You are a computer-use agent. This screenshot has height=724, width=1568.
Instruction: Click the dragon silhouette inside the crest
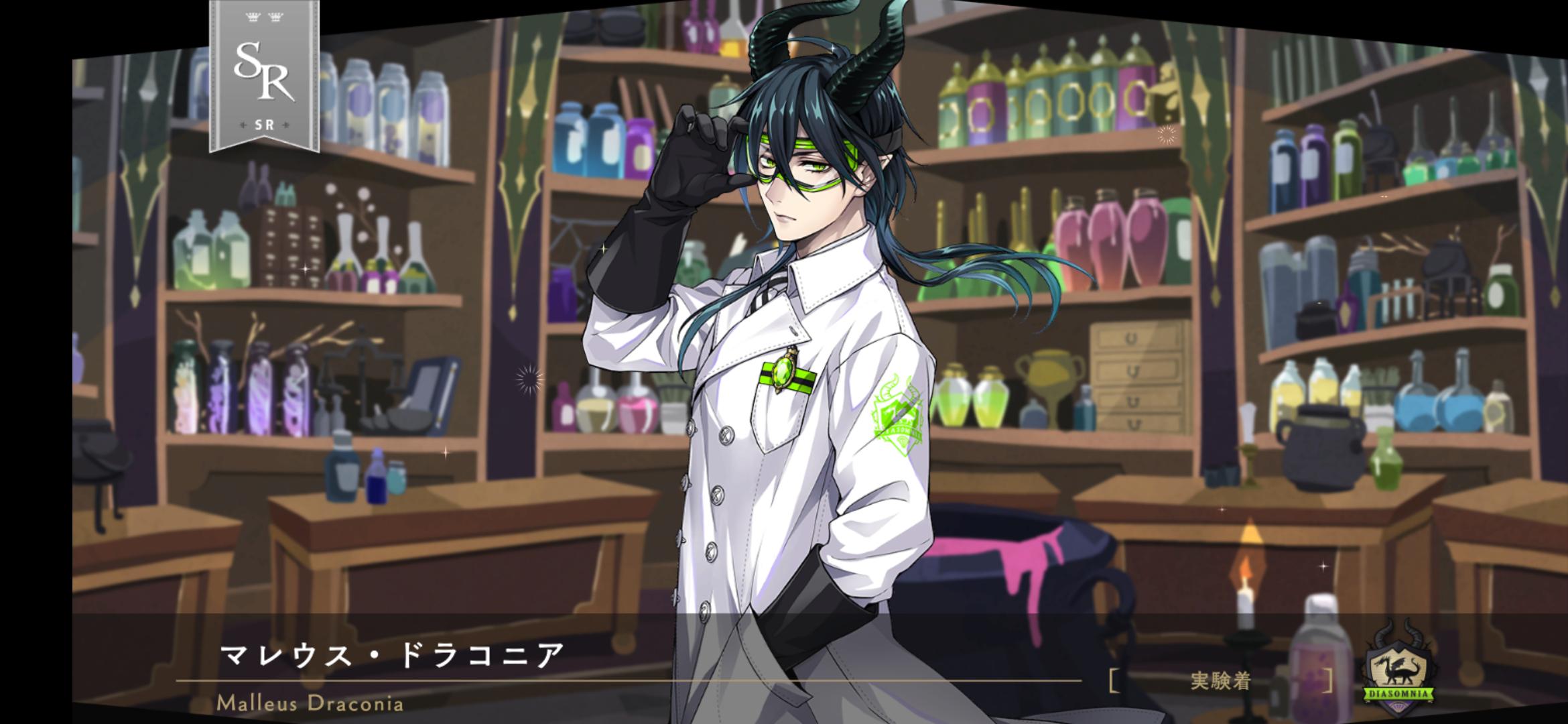tap(1397, 670)
